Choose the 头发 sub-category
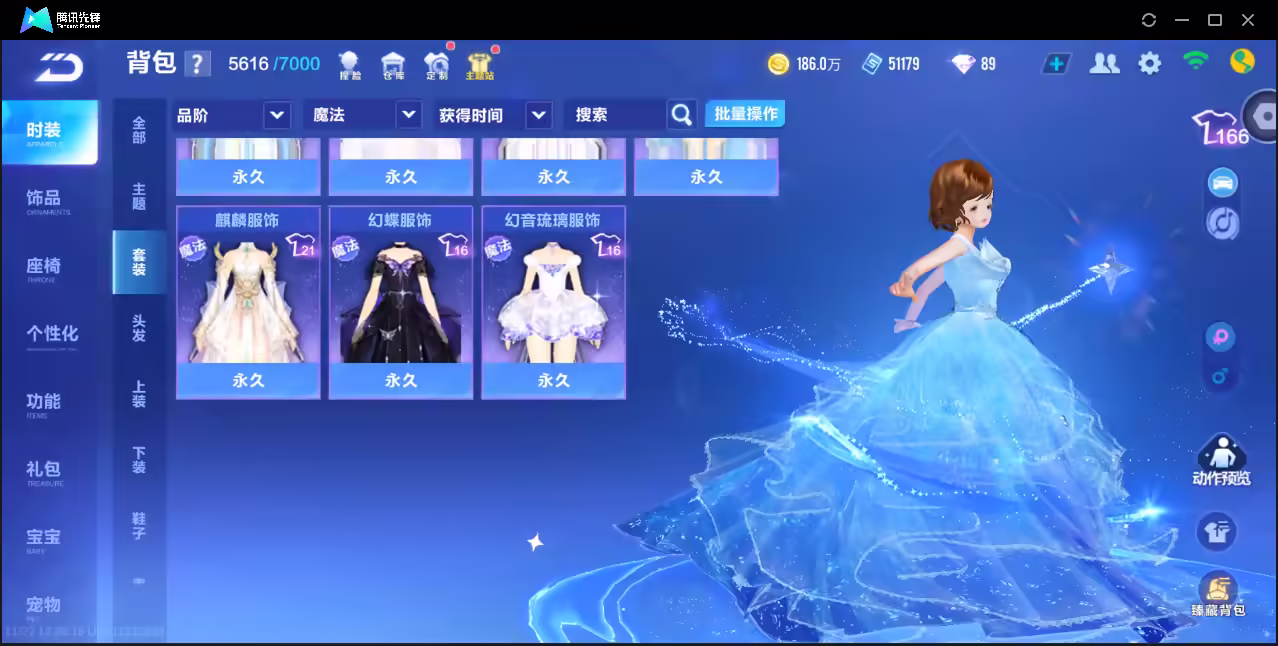 [x=139, y=328]
